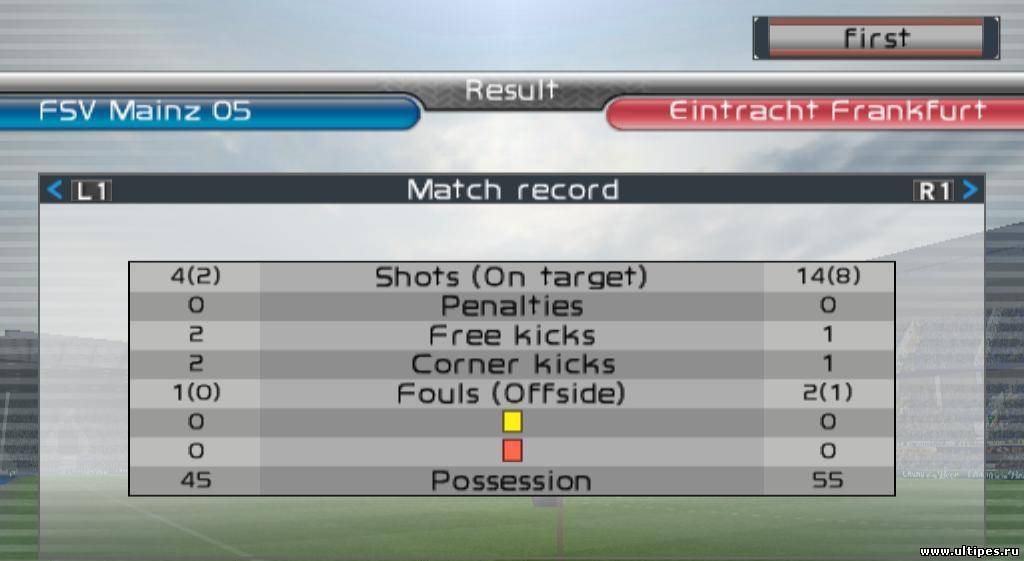Image resolution: width=1024 pixels, height=561 pixels.
Task: Select the First half button
Action: coord(875,38)
